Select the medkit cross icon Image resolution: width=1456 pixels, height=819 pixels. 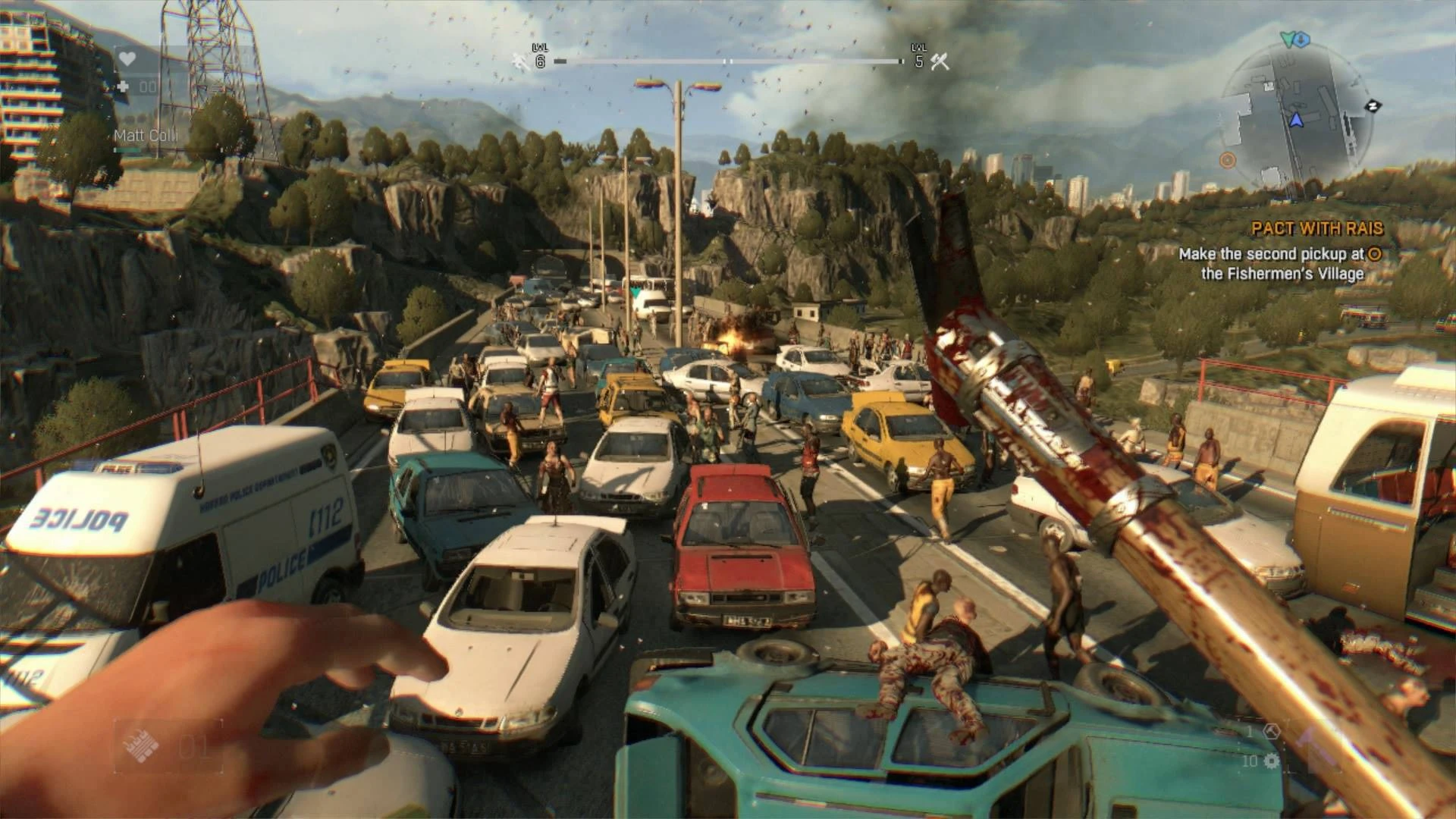point(124,86)
